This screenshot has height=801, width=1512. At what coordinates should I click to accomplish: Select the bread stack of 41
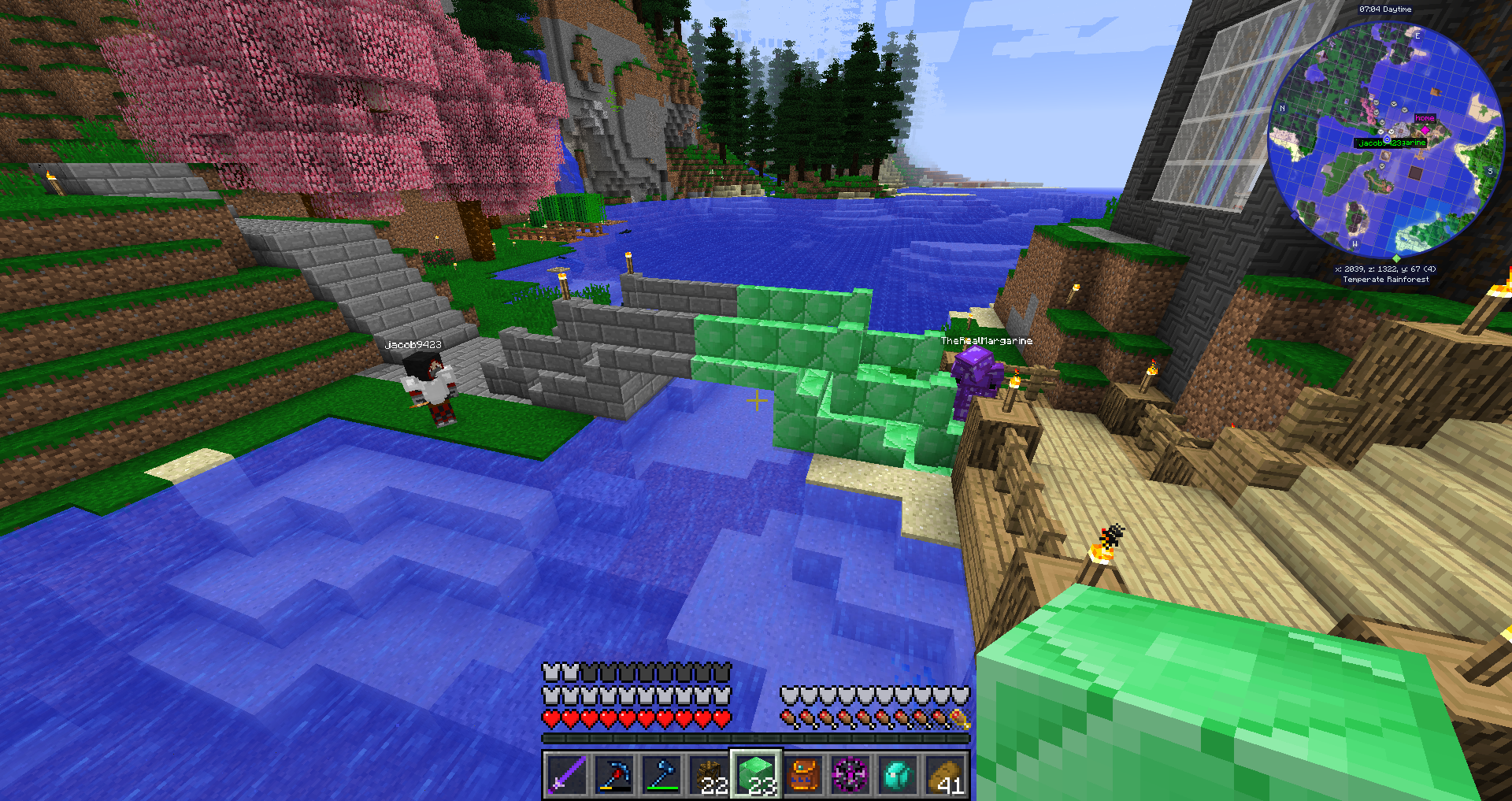[x=945, y=774]
